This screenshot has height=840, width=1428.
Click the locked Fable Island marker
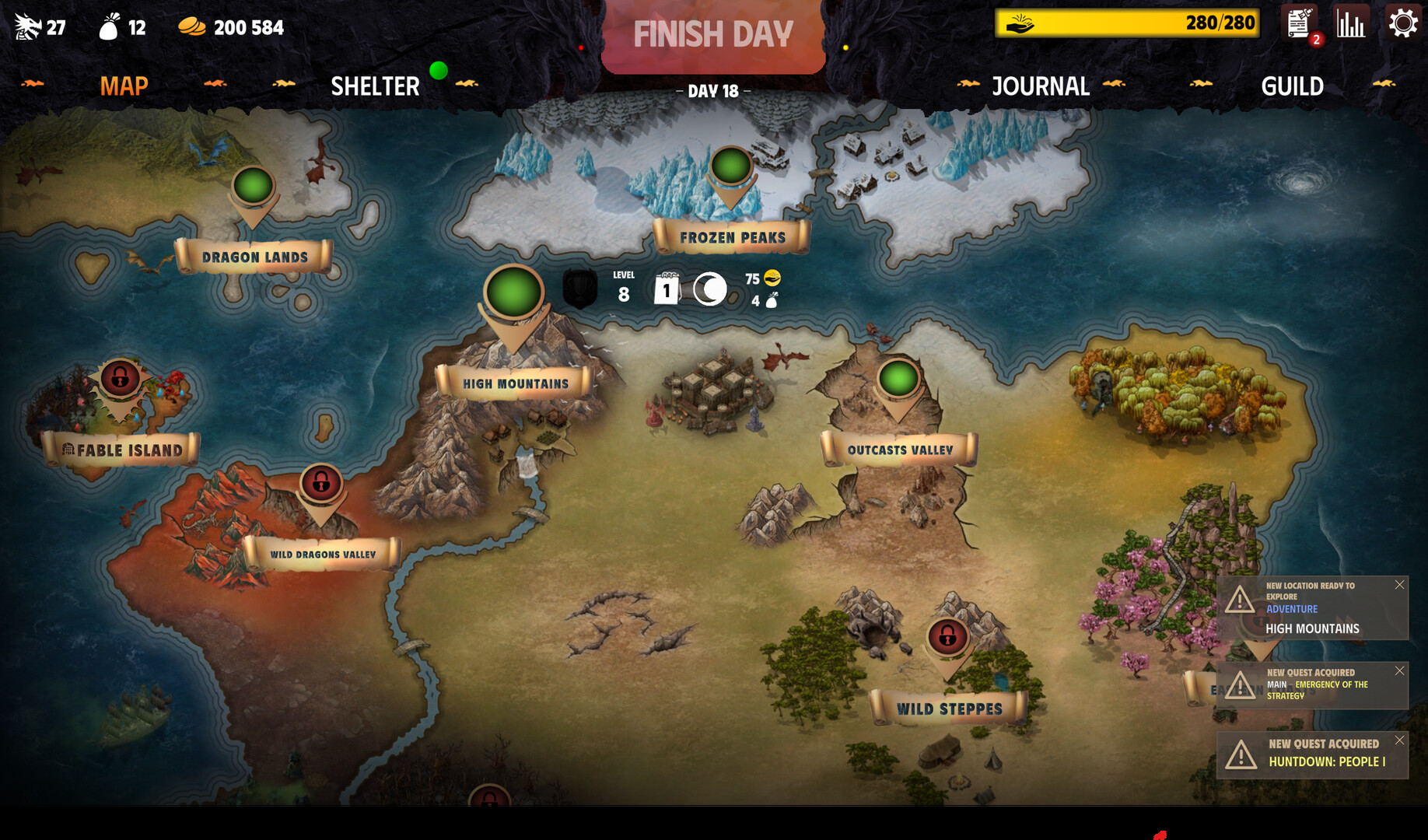click(120, 379)
